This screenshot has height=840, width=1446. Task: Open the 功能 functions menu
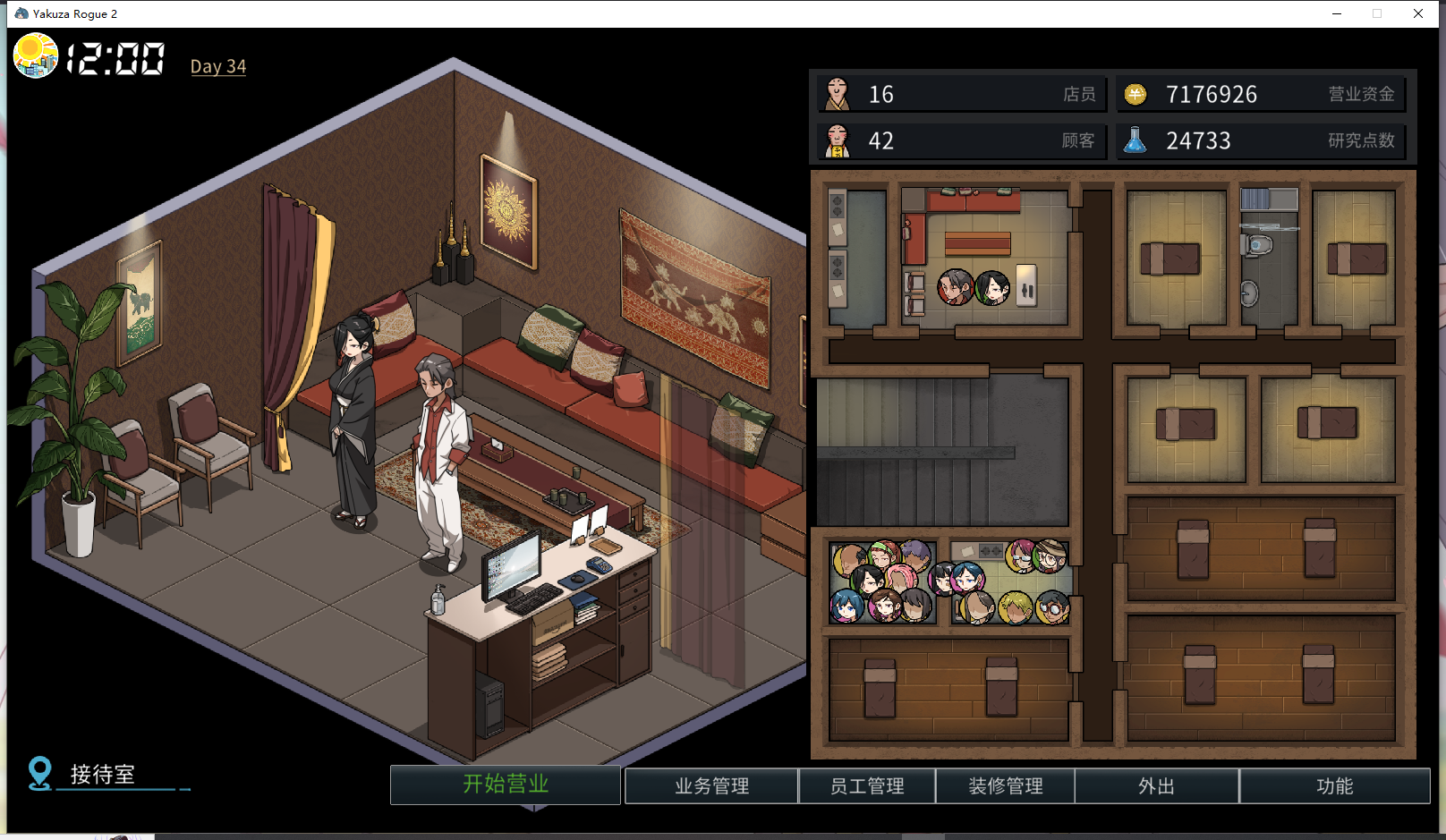point(1334,786)
